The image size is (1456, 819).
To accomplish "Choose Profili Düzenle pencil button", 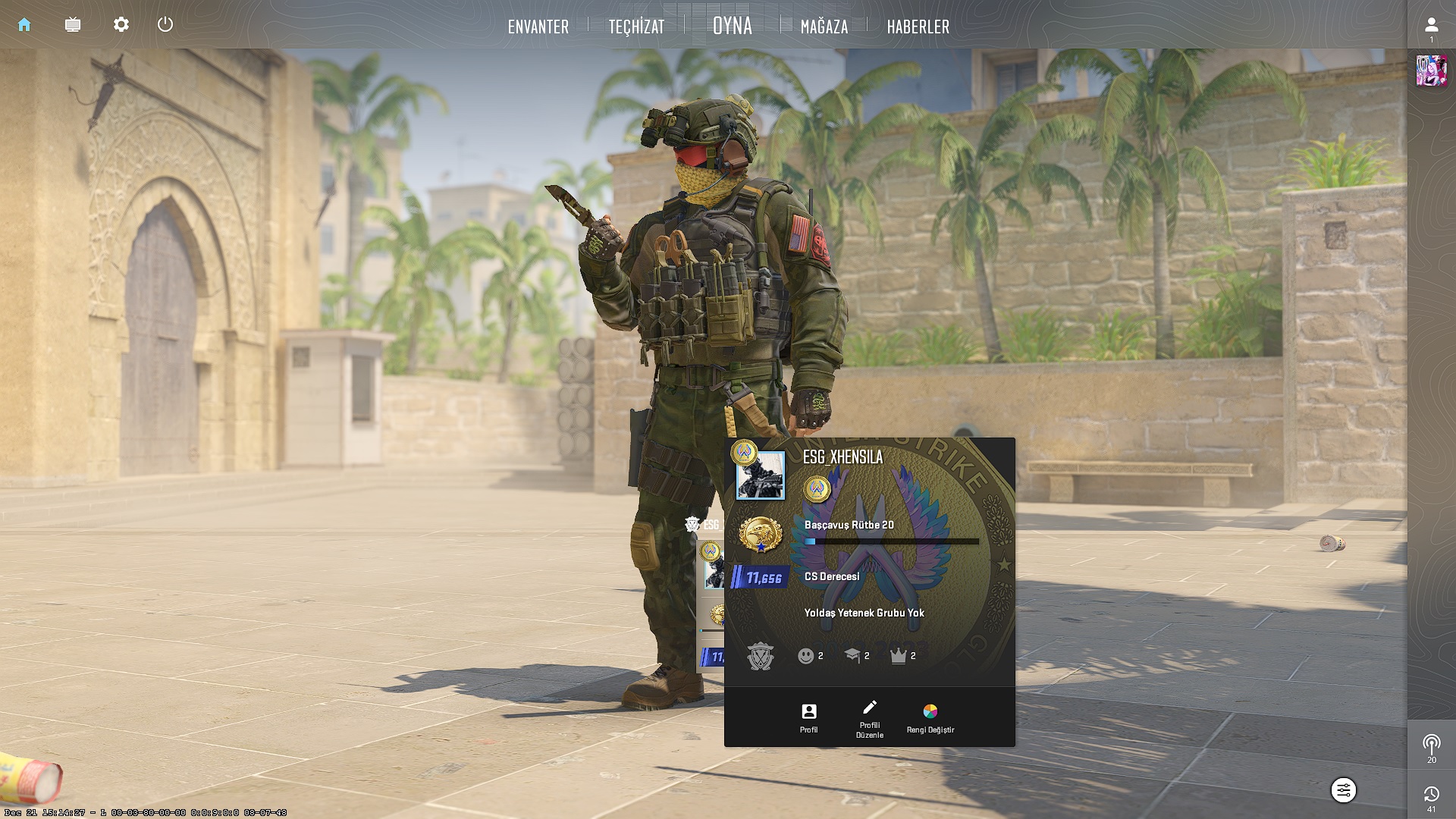I will (869, 717).
